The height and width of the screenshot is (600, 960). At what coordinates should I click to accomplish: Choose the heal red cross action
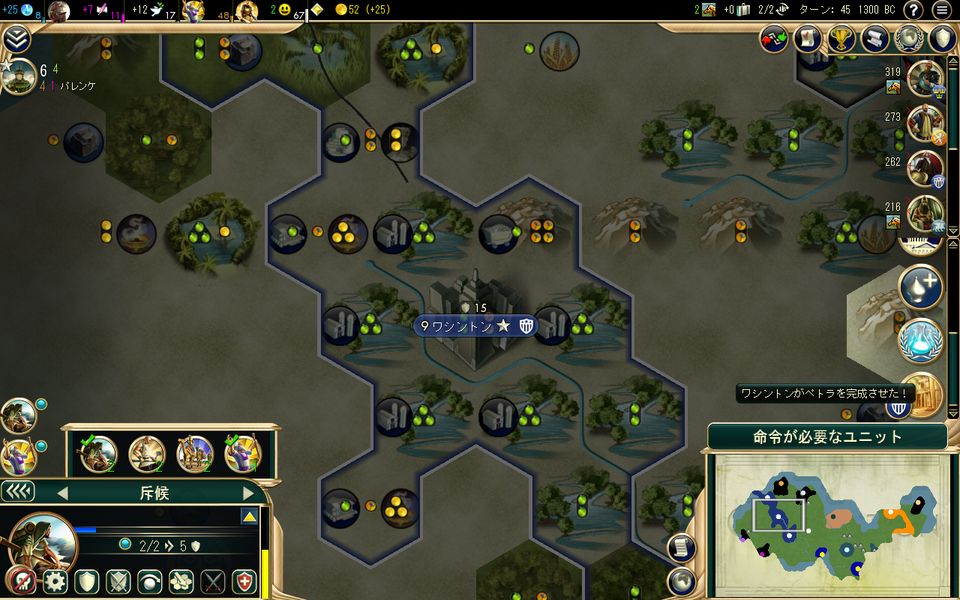click(244, 582)
